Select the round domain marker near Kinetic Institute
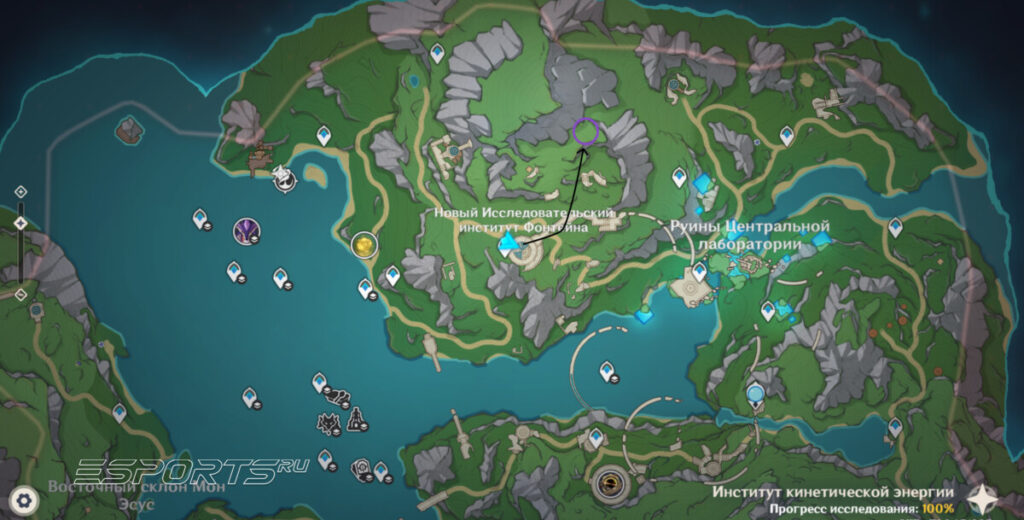1024x520 pixels. (608, 485)
